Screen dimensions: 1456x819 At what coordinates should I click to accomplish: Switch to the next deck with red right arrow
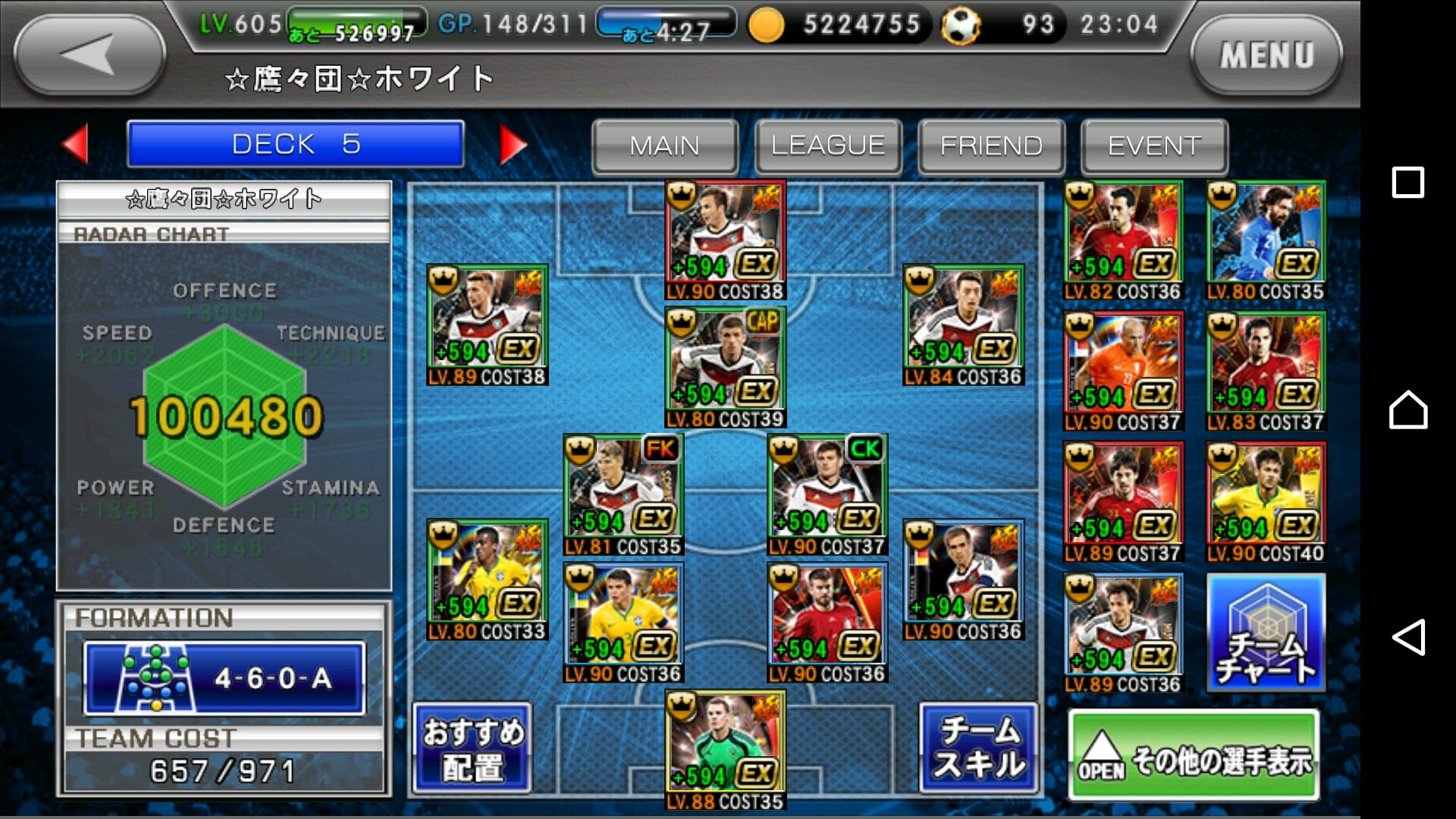(x=513, y=144)
